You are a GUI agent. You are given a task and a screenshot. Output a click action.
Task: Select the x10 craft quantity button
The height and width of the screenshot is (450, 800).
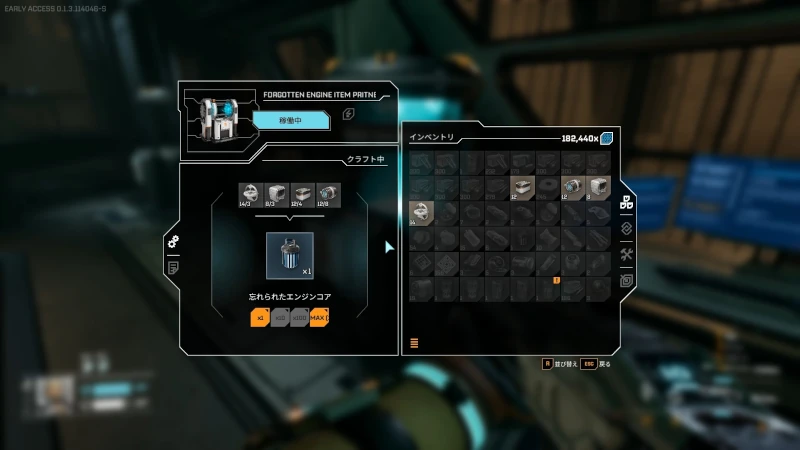pyautogui.click(x=280, y=318)
